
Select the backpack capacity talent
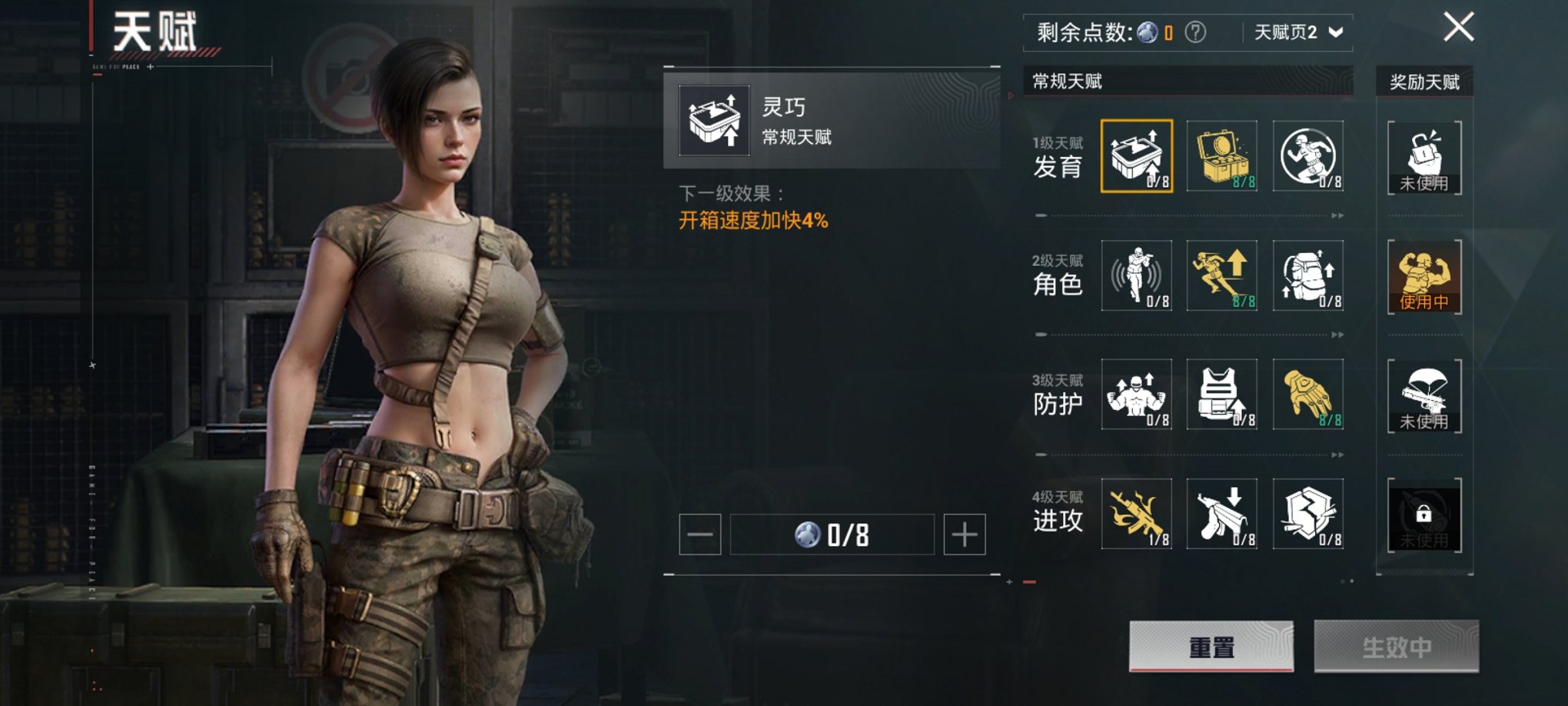click(1307, 275)
